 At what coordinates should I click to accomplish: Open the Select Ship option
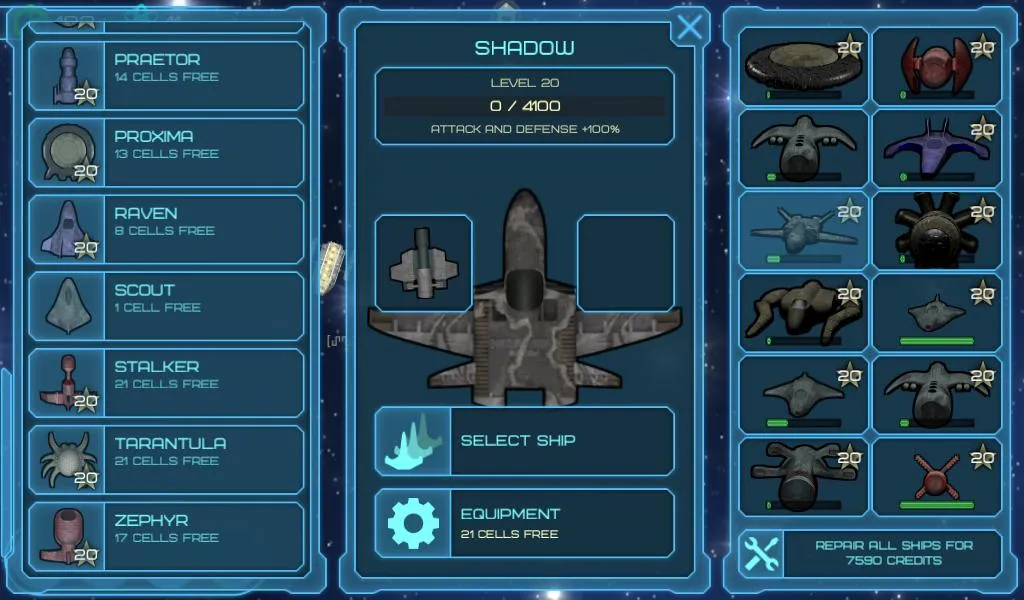(x=524, y=441)
